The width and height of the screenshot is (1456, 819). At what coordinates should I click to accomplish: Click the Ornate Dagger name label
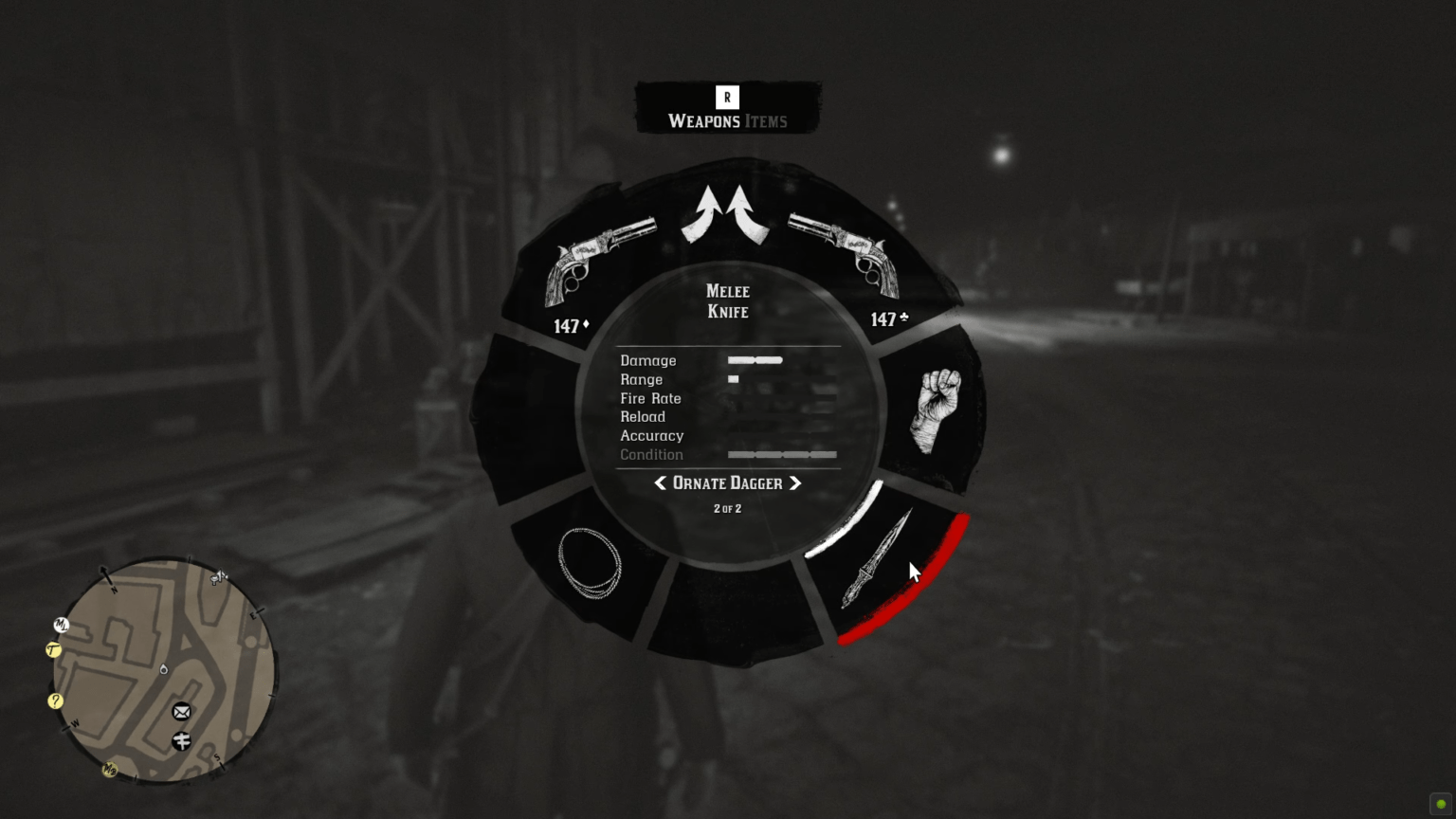[x=726, y=483]
